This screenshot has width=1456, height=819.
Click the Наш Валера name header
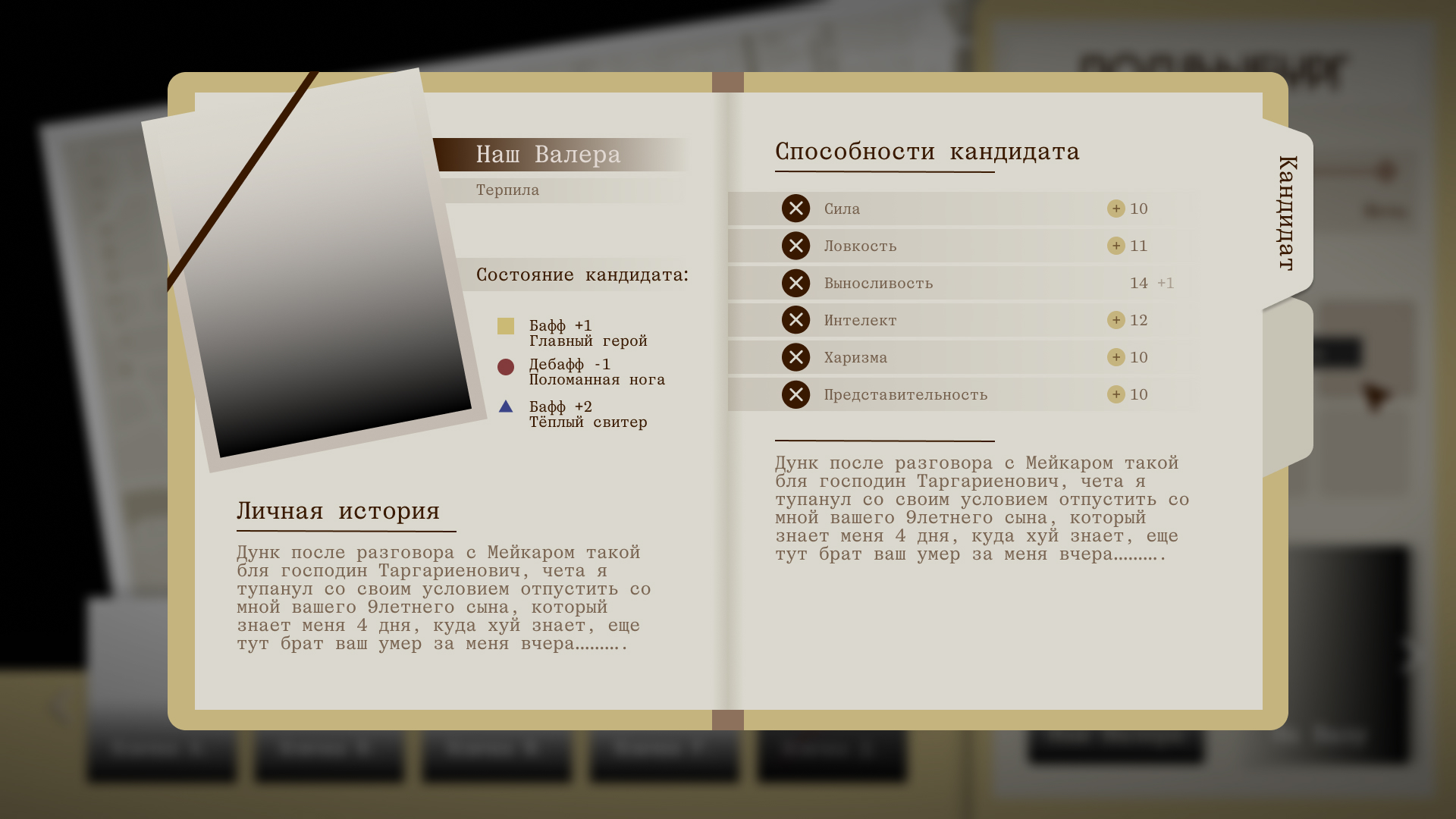tap(548, 155)
